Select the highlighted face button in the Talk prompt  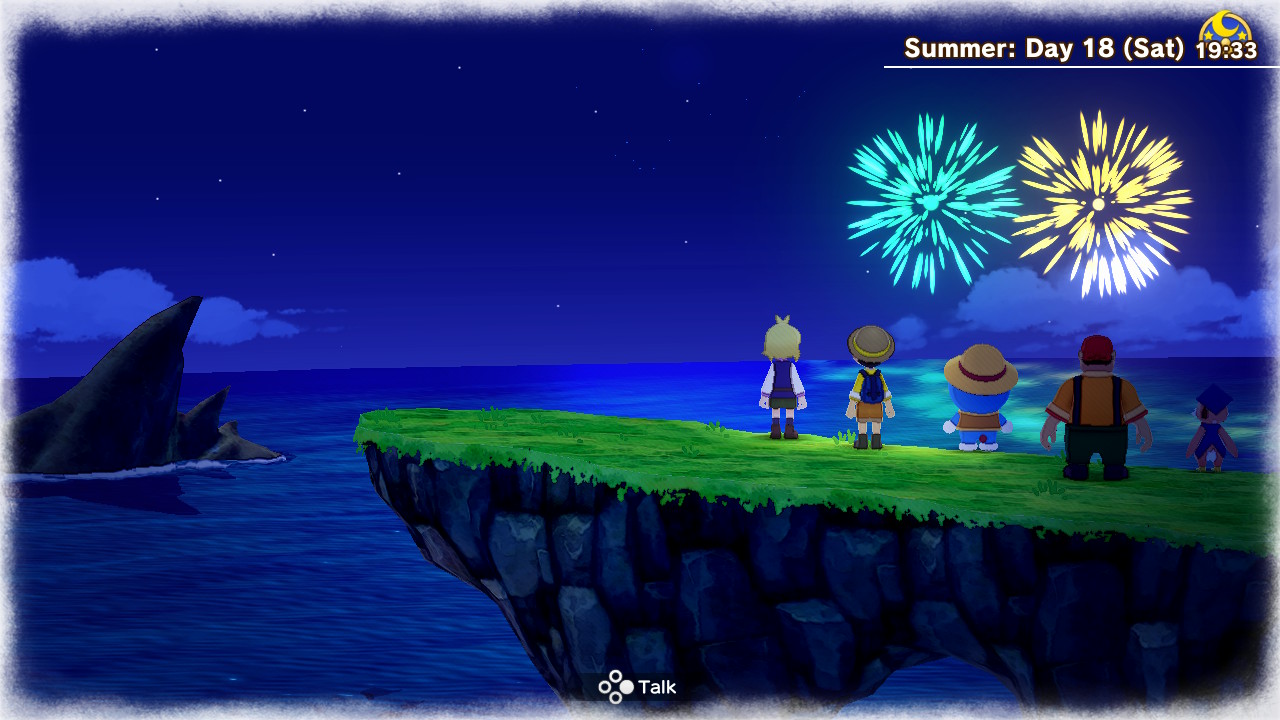[626, 687]
